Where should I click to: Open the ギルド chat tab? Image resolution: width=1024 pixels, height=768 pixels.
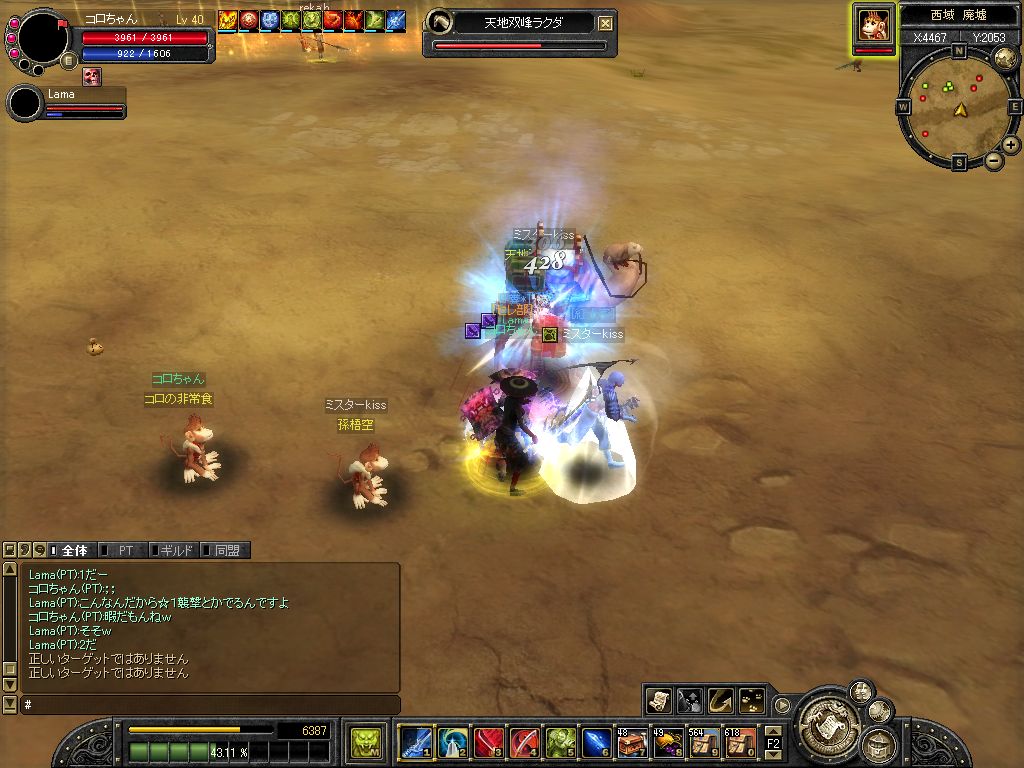[176, 550]
